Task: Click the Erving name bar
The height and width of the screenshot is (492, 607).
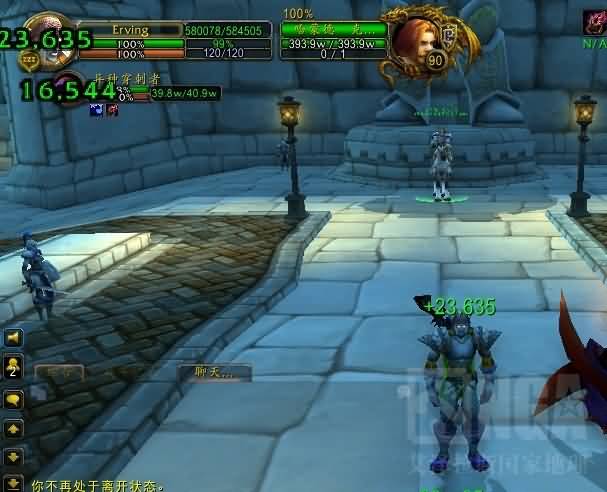Action: pos(129,31)
